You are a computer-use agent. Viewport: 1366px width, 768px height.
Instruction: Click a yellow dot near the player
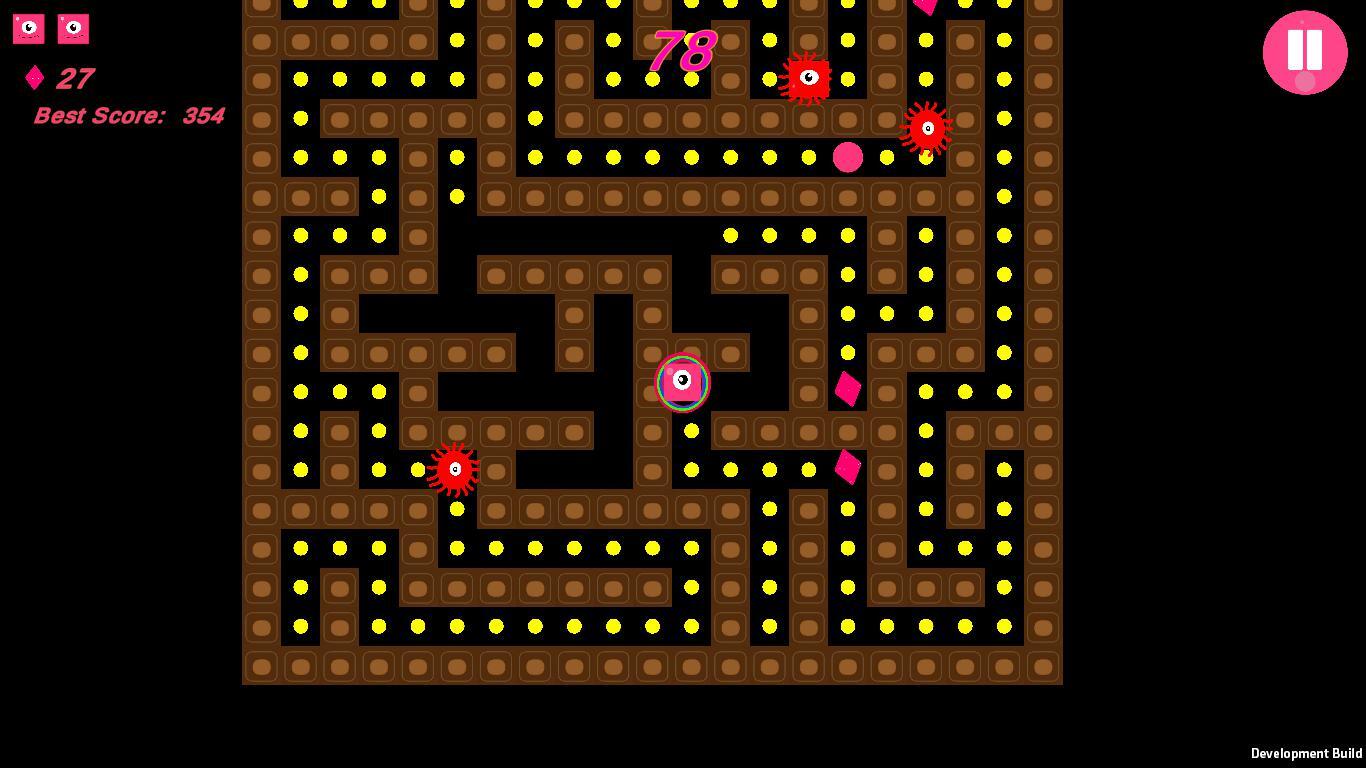click(692, 430)
